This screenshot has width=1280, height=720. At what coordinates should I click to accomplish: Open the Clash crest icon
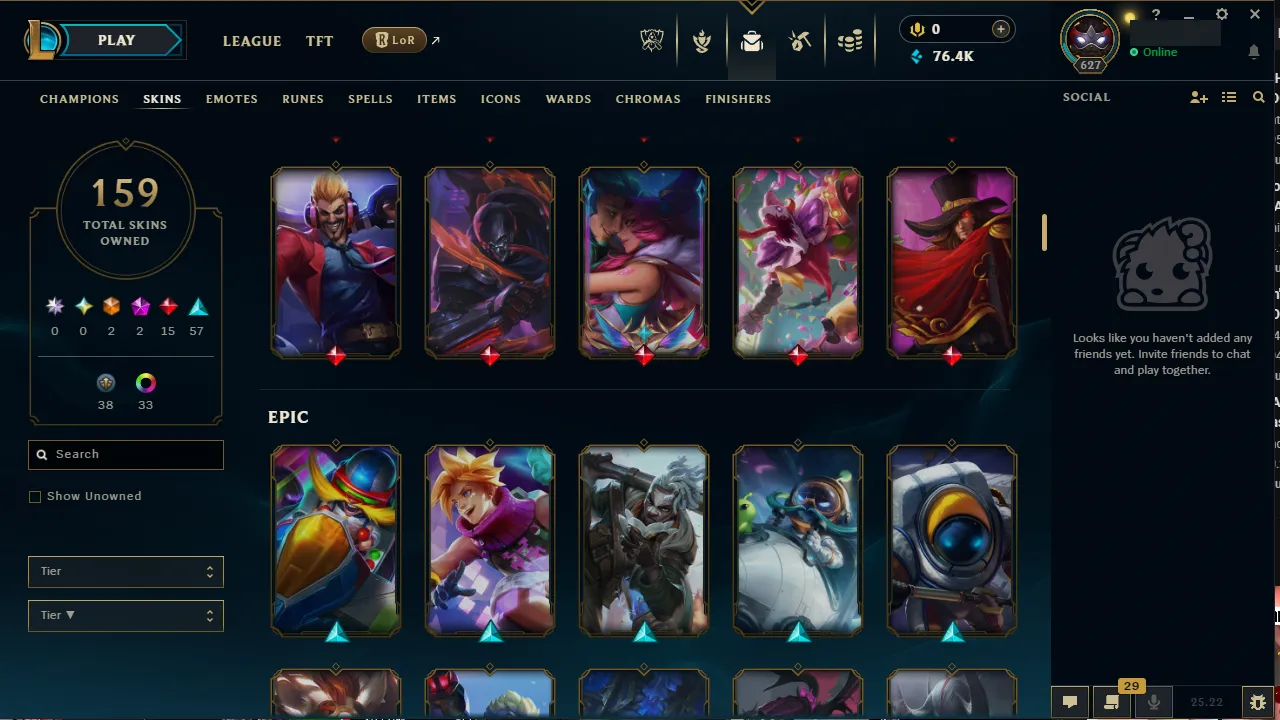coord(701,40)
